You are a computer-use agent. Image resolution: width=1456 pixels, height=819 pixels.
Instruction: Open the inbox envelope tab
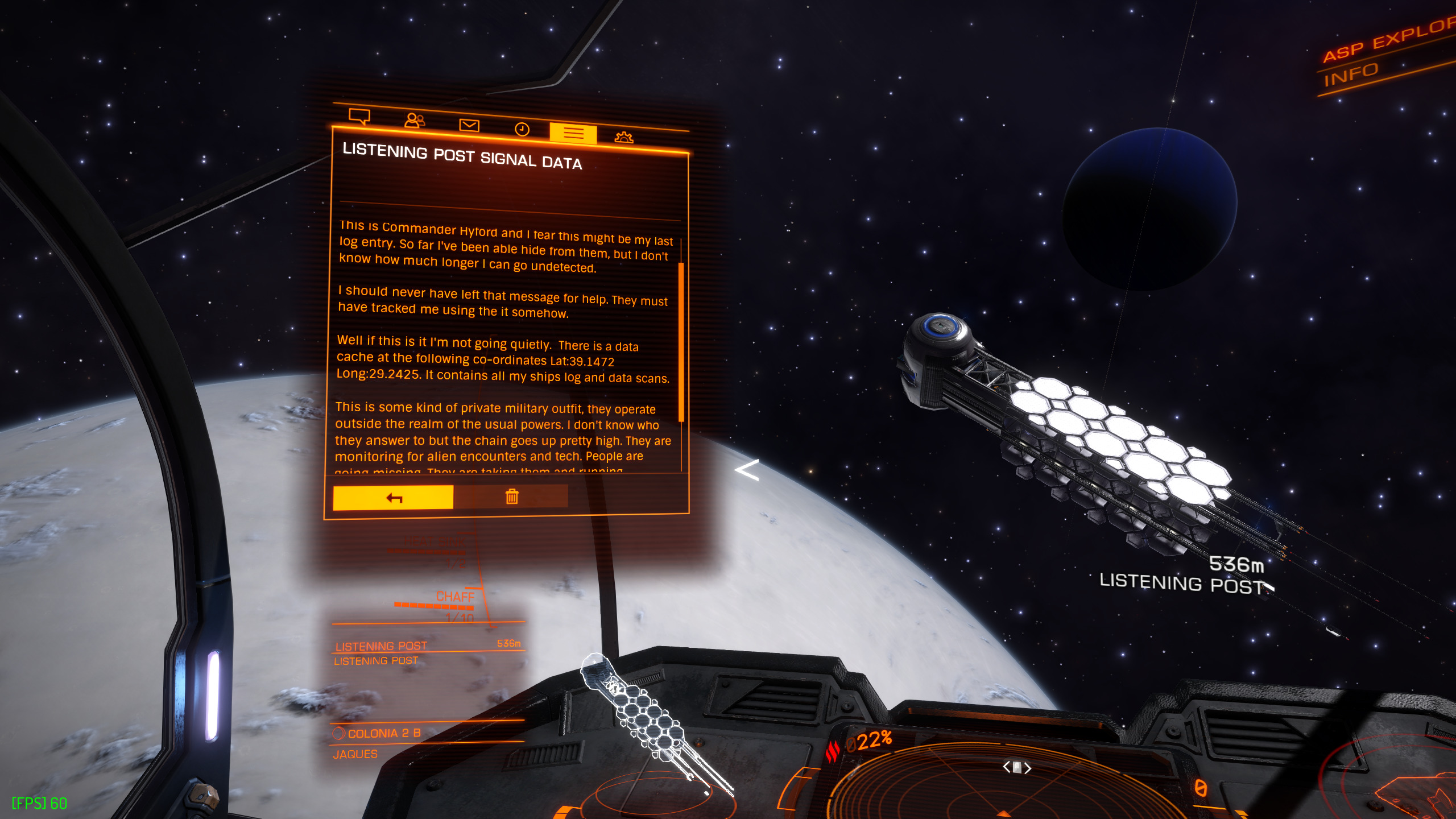click(469, 125)
